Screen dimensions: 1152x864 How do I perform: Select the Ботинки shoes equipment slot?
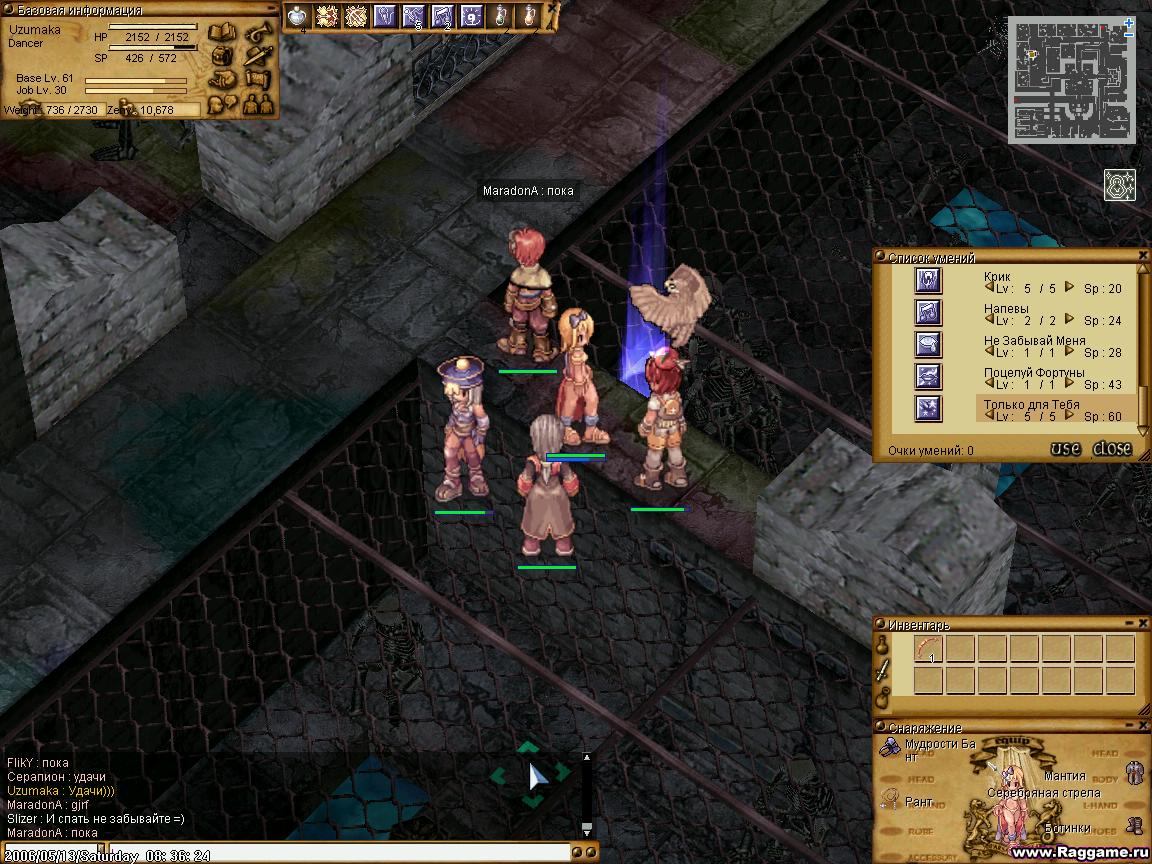click(1134, 826)
